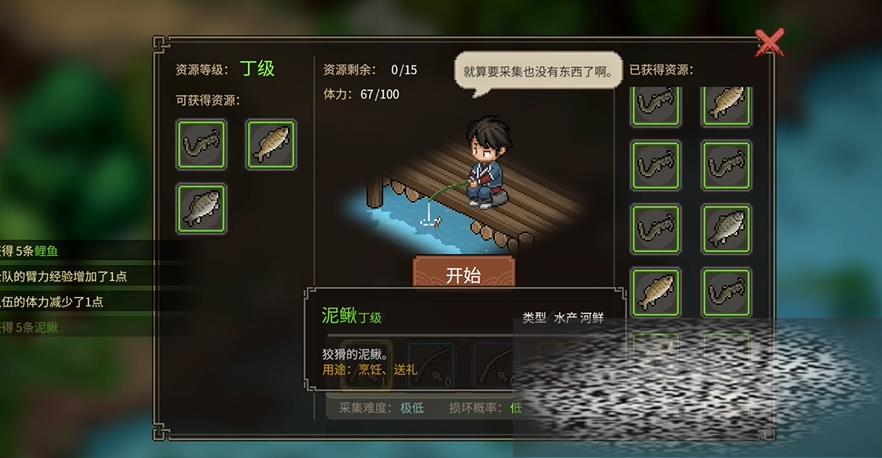Select the yellow carp under 可获得资源

270,145
